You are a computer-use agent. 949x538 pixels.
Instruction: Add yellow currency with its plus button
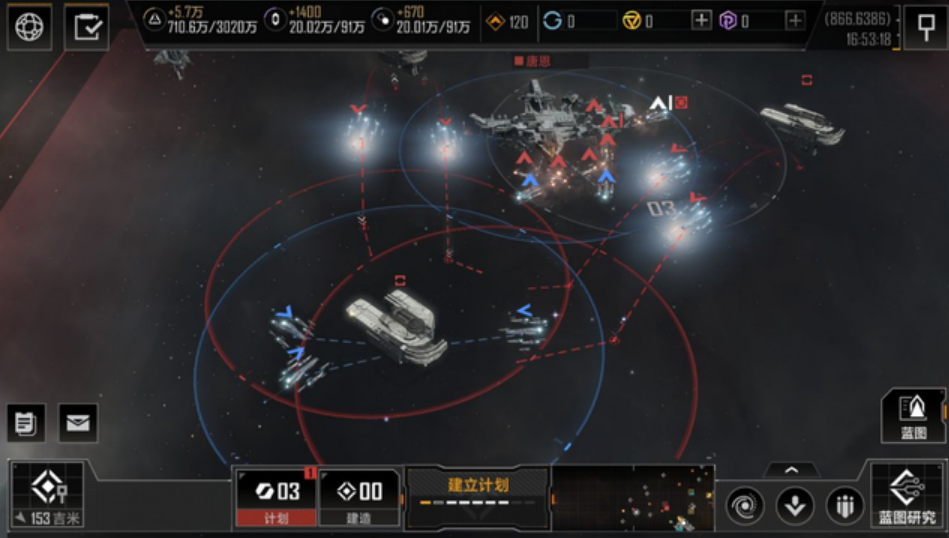tap(701, 21)
